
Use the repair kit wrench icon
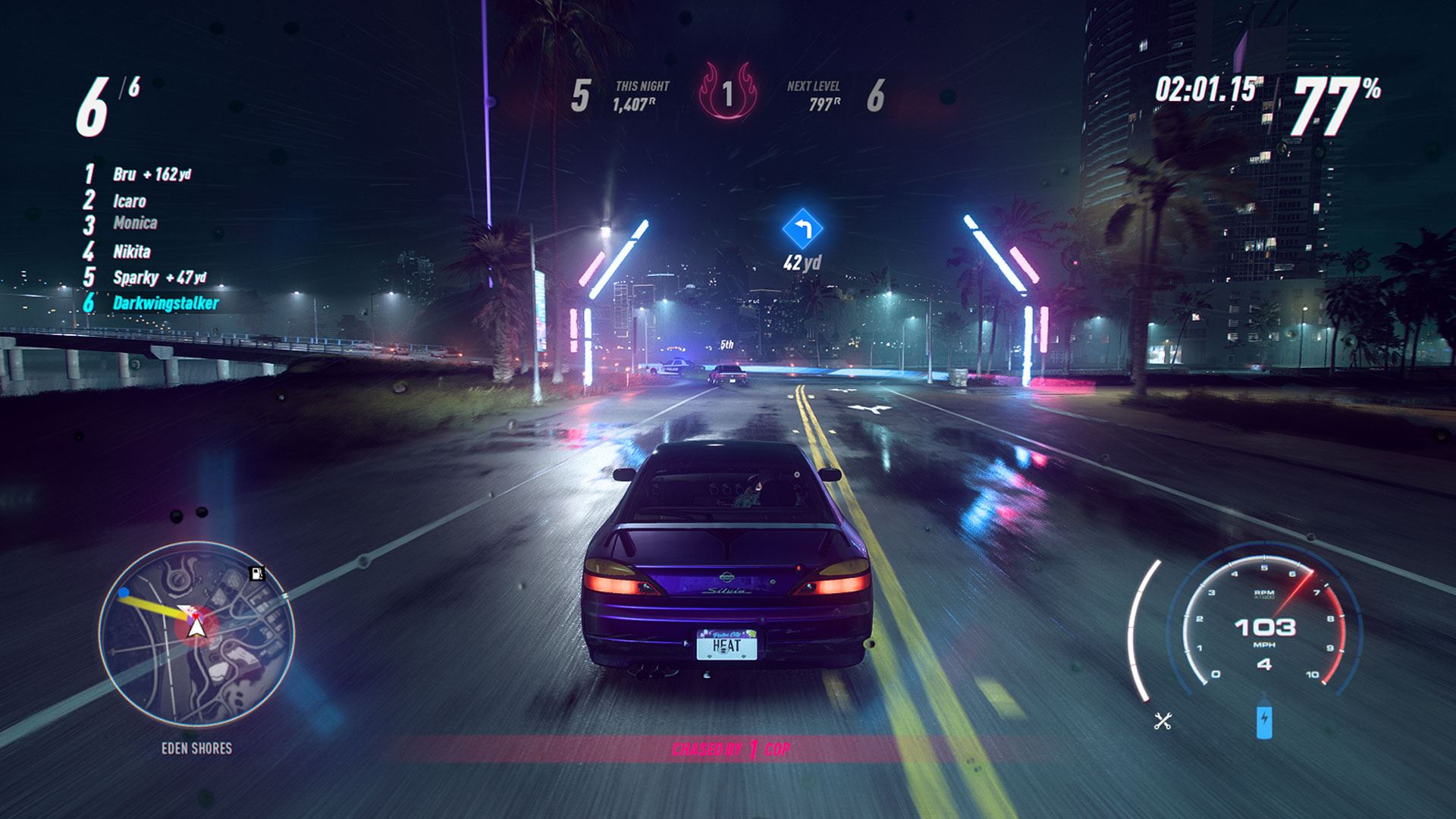point(1163,720)
